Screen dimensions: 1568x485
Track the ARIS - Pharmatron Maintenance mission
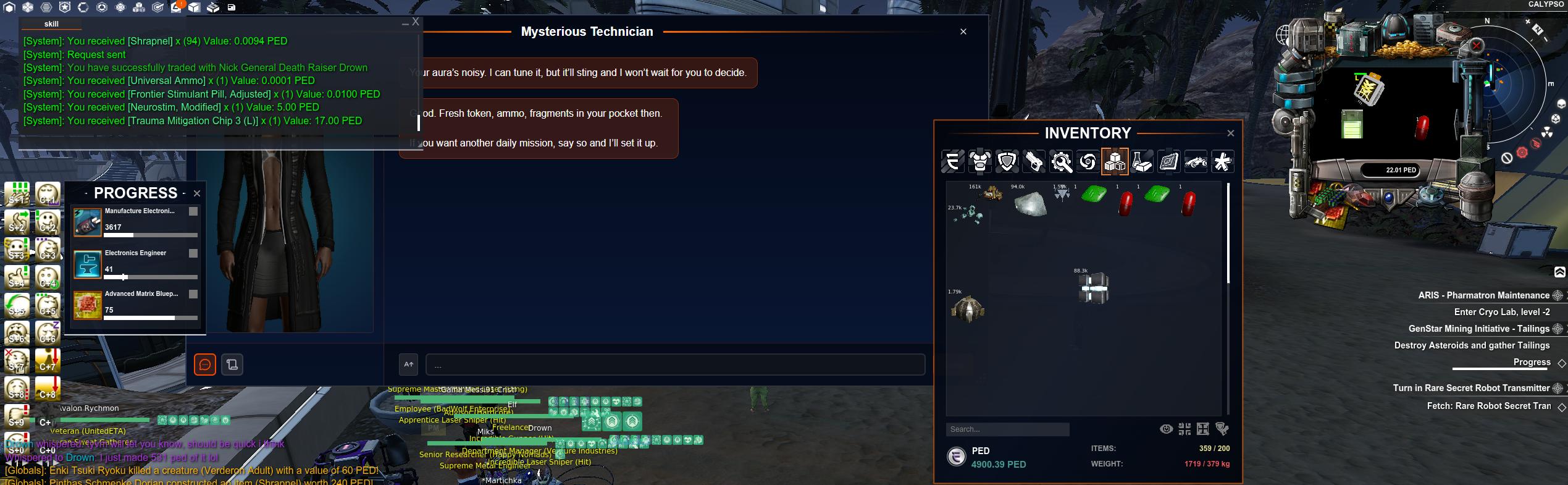[x=1558, y=295]
